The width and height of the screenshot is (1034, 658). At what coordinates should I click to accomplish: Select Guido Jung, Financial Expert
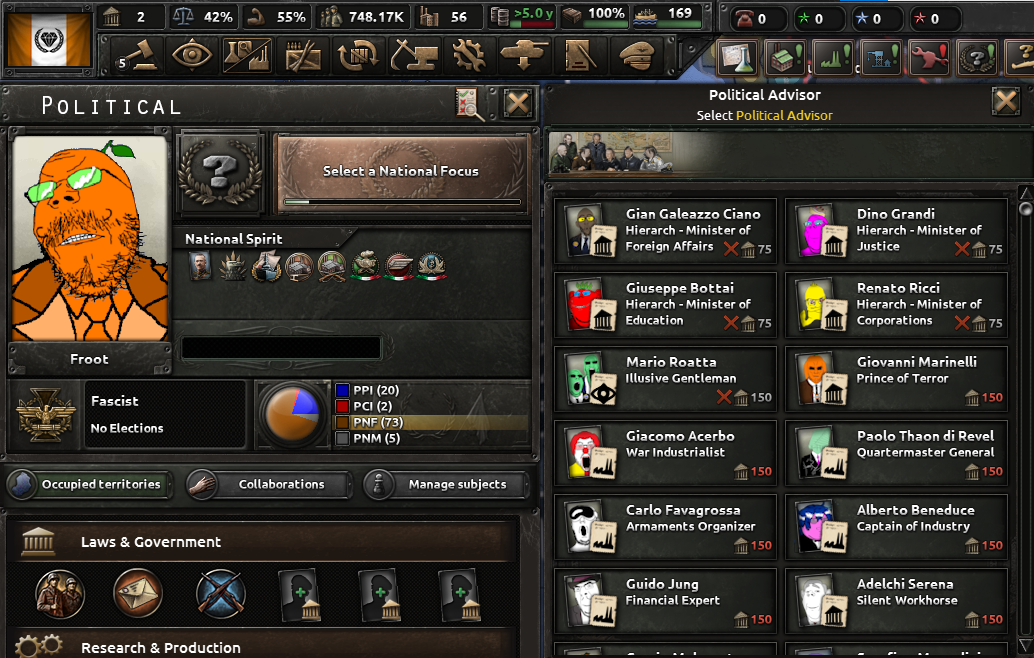pyautogui.click(x=666, y=601)
